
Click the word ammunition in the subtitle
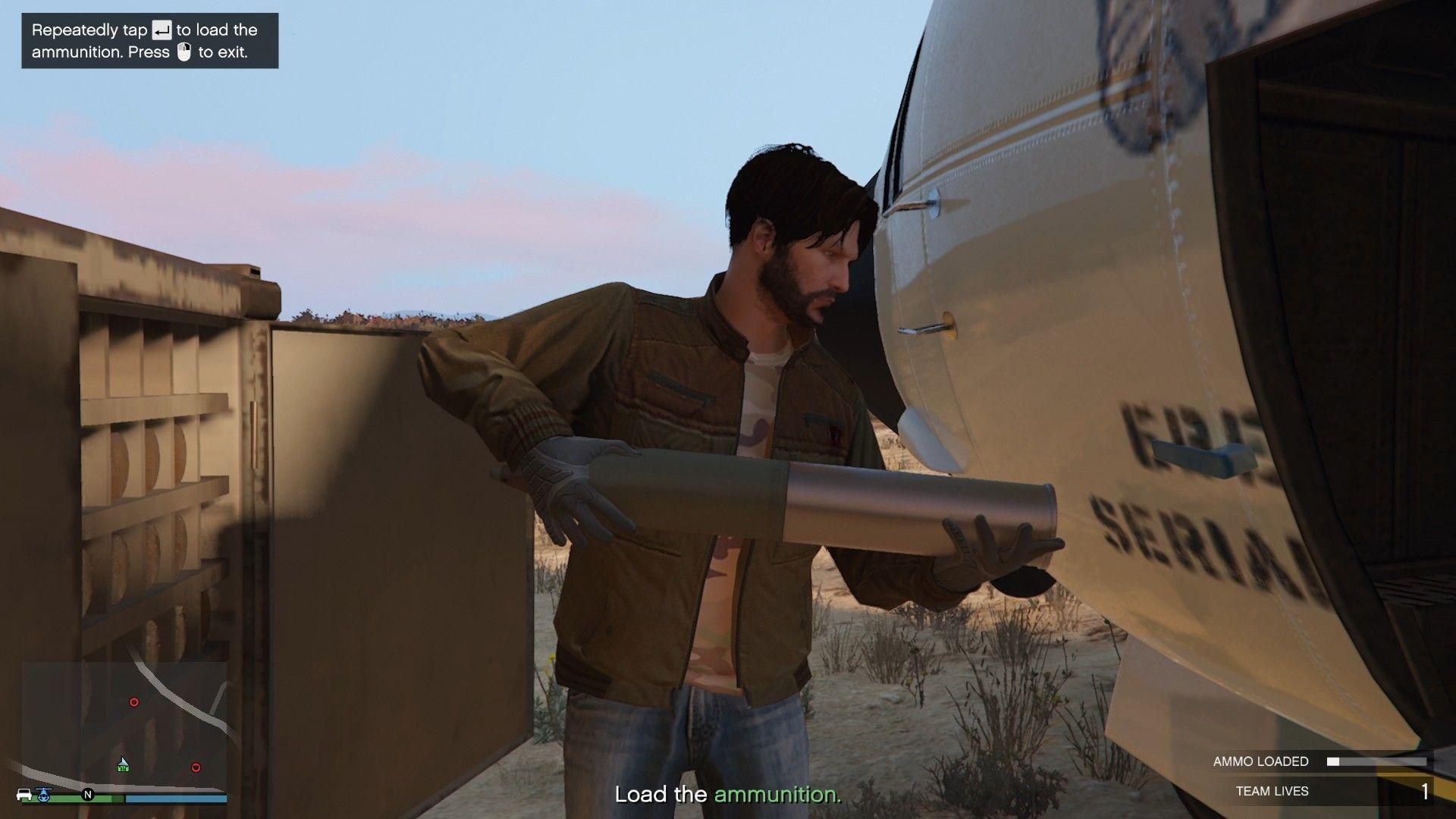coord(777,795)
